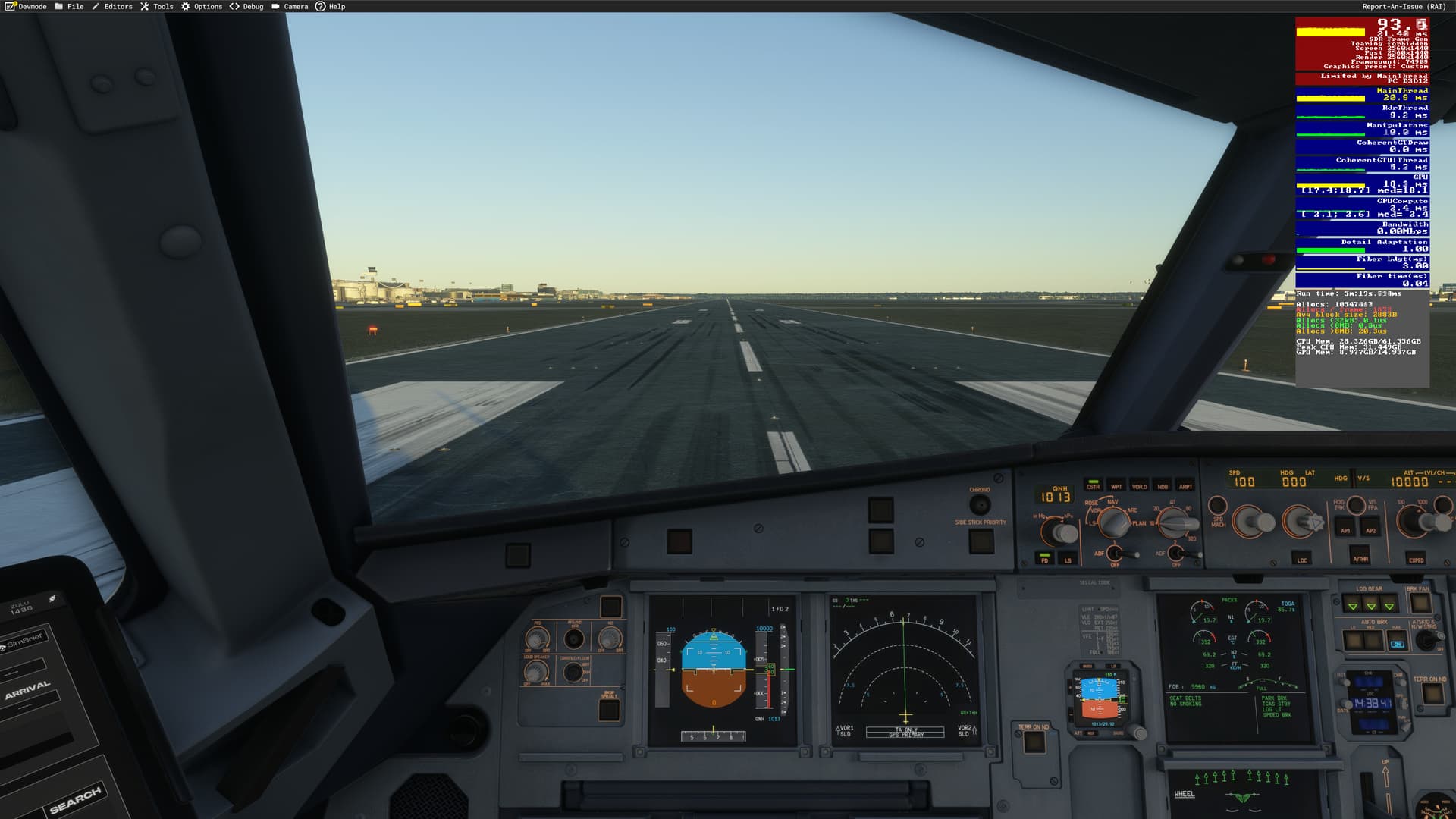Show waypoints with the WPT button

point(1116,486)
